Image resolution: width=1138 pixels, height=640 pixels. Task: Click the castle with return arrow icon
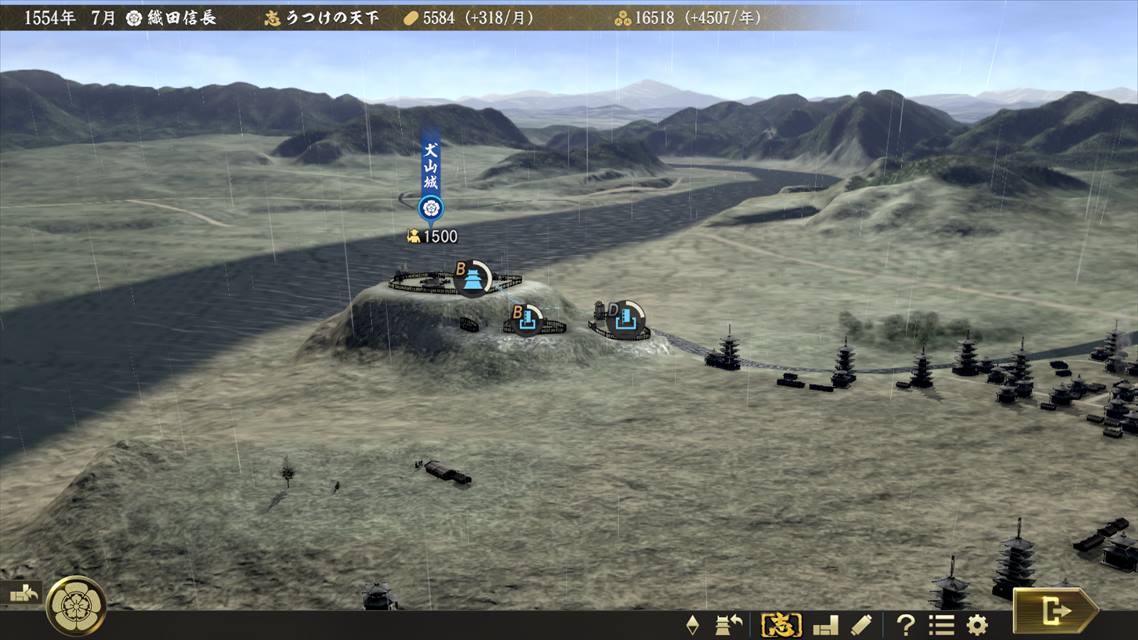pos(729,626)
